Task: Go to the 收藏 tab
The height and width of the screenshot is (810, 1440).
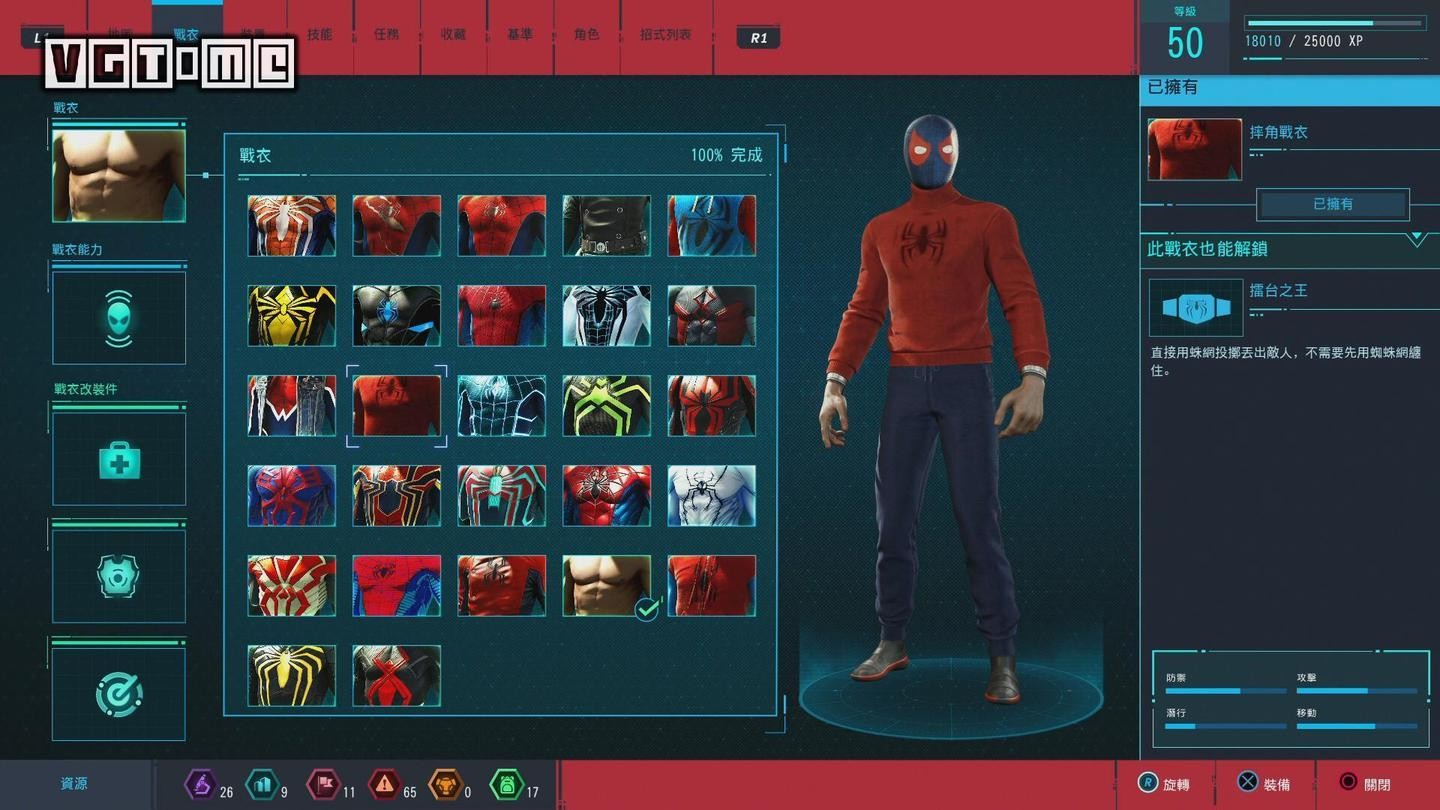Action: tap(453, 35)
